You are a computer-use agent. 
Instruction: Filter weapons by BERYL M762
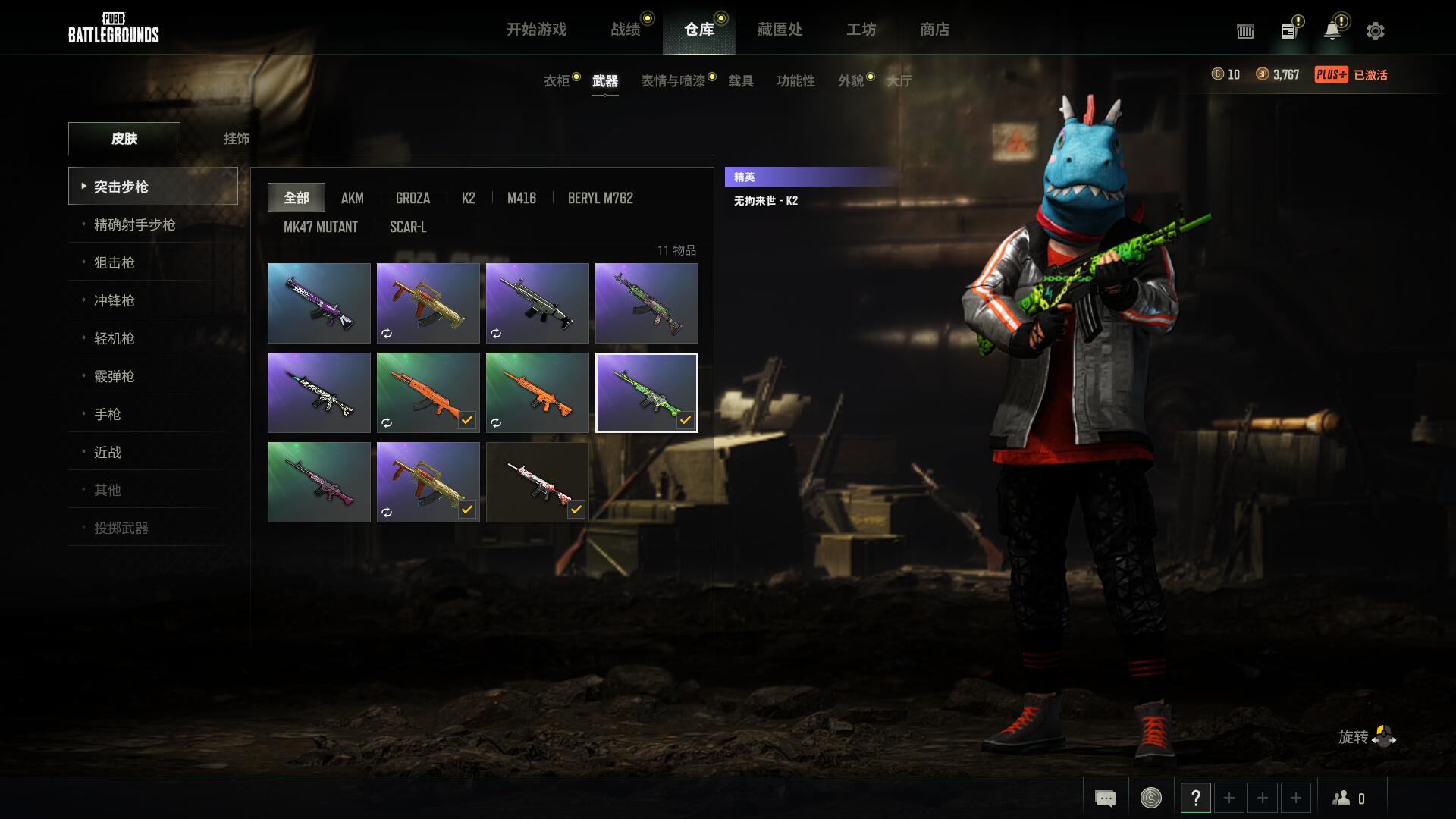[600, 198]
